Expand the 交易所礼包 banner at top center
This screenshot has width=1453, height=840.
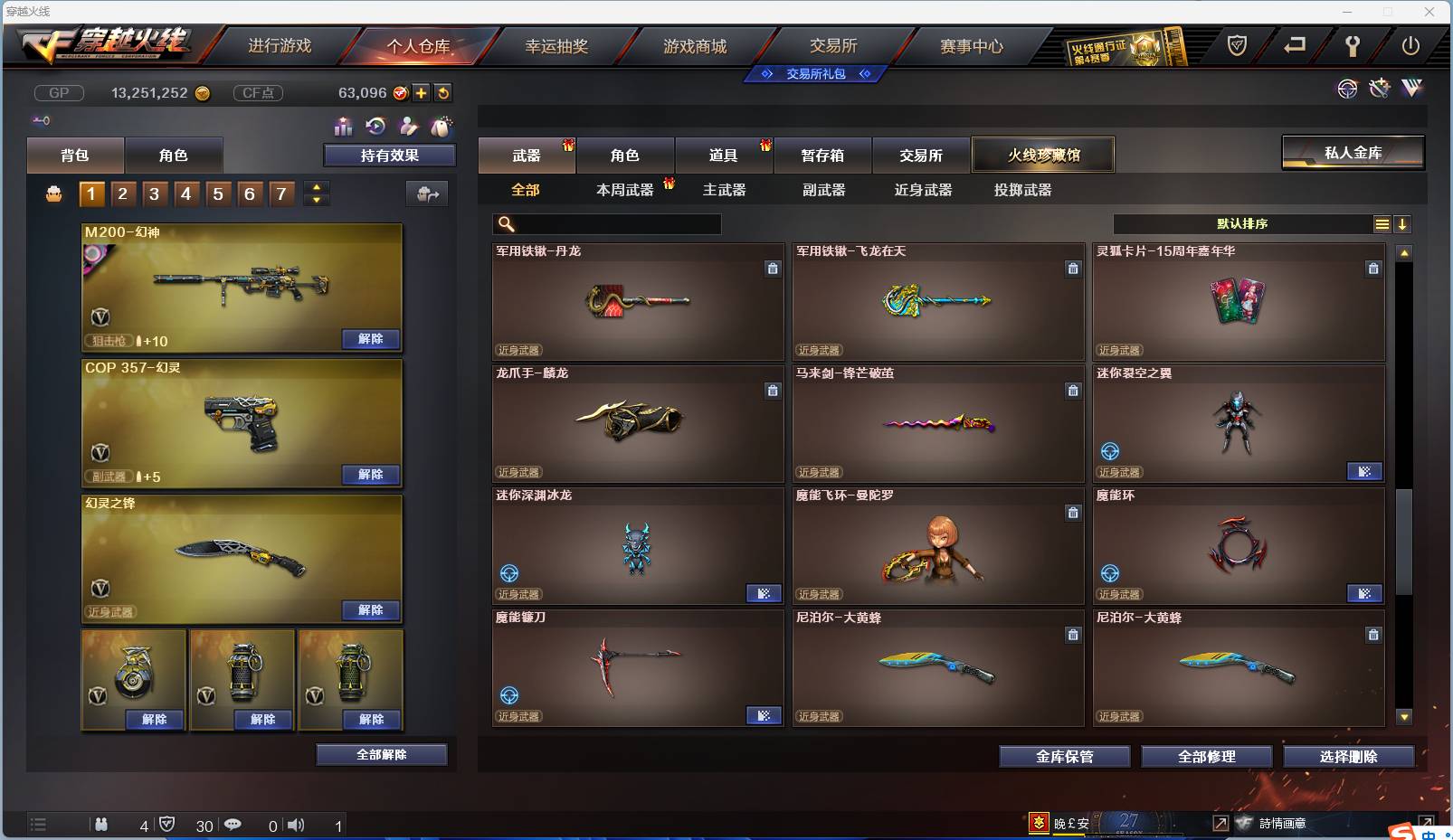point(813,73)
